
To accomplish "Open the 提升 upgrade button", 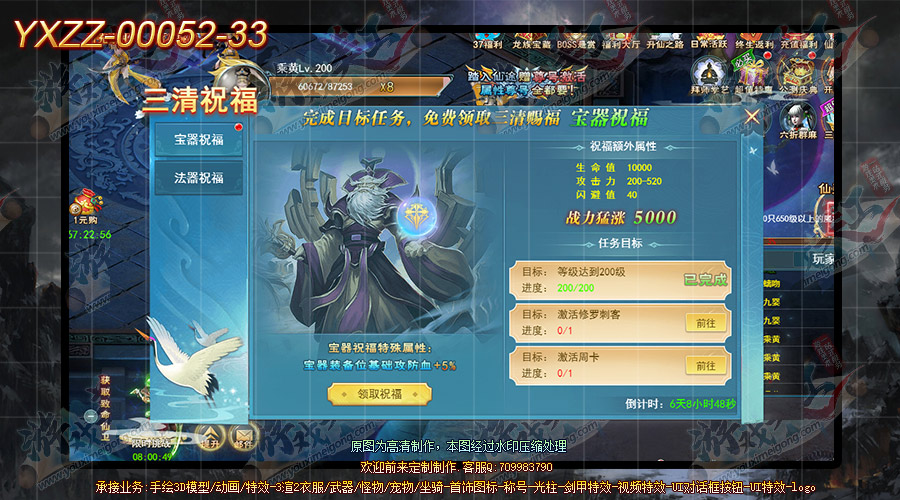I will point(212,434).
